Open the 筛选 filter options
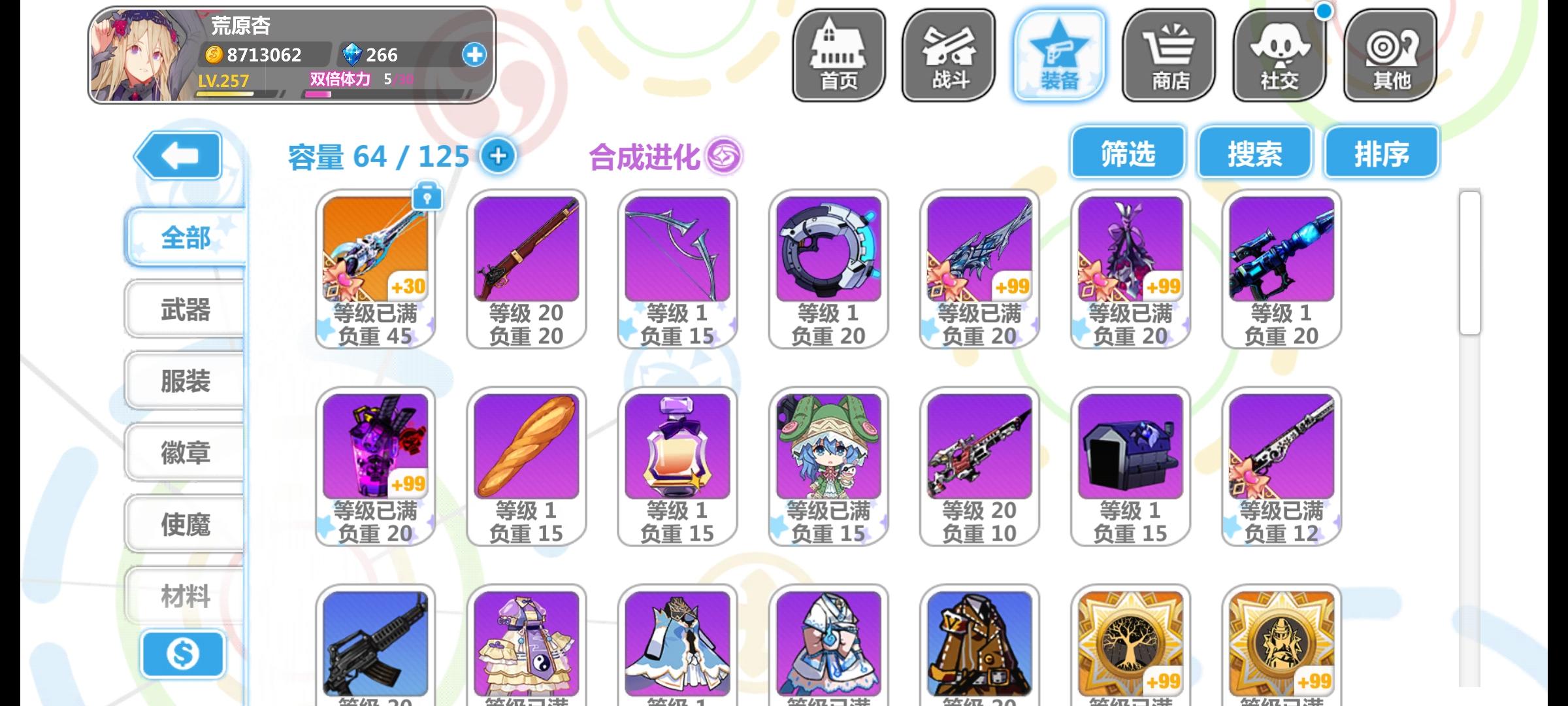 1126,154
